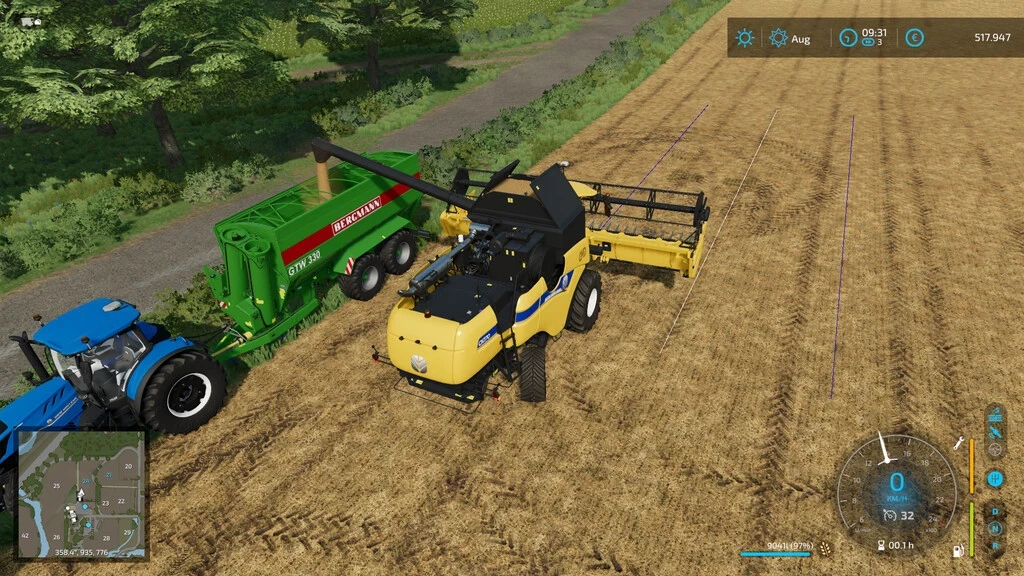Screen dimensions: 1024x576
Task: Select Drive gear D
Action: (995, 512)
